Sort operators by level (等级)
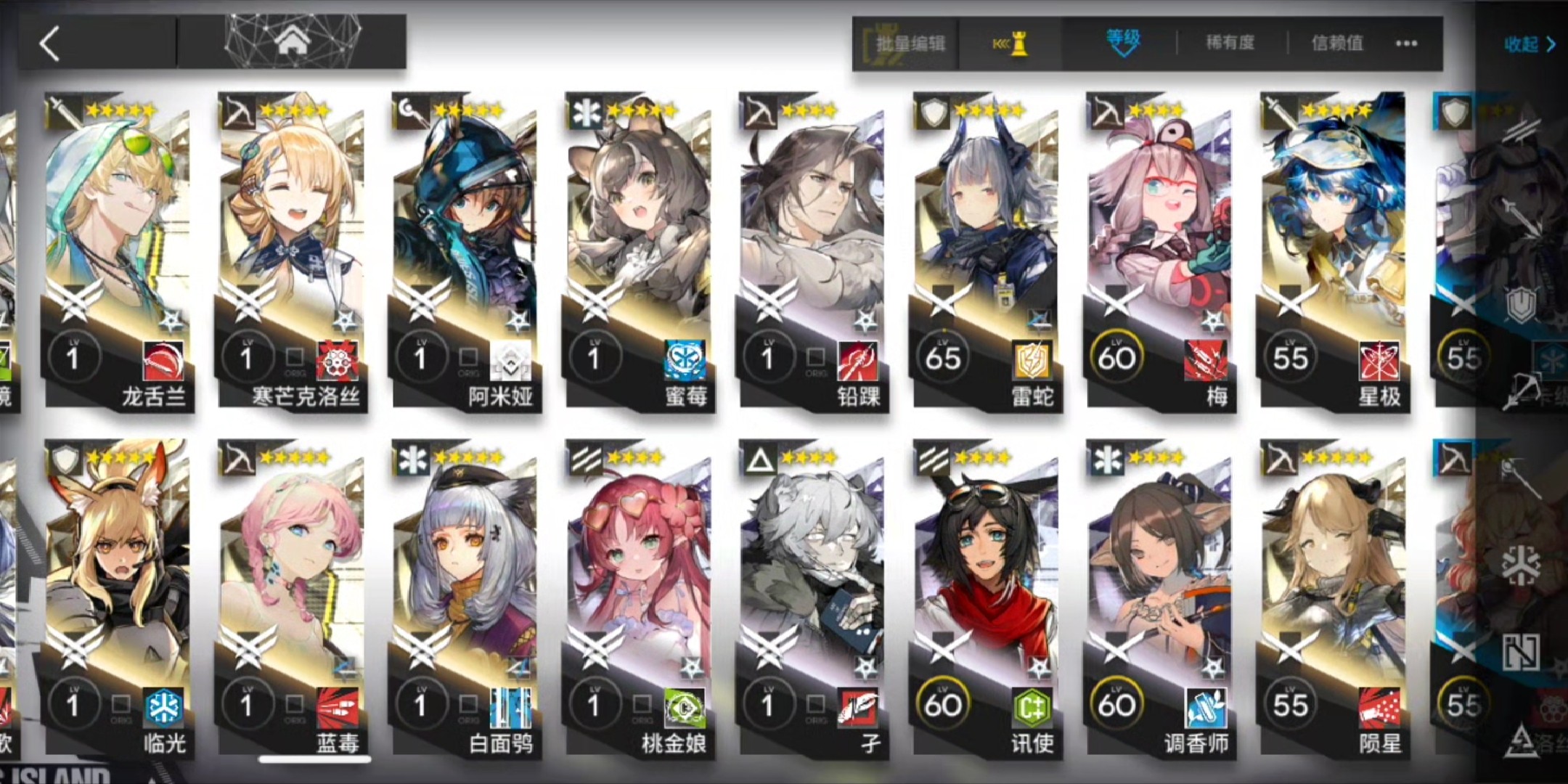Viewport: 1568px width, 784px height. coord(1122,42)
